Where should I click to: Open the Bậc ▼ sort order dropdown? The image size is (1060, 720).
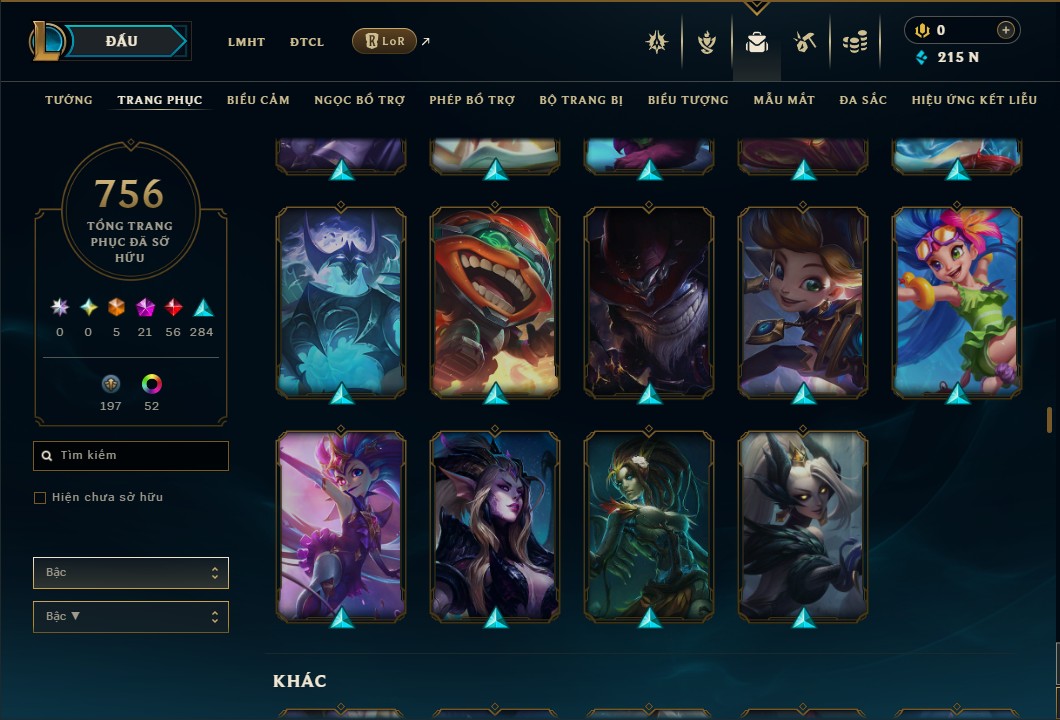[x=131, y=617]
